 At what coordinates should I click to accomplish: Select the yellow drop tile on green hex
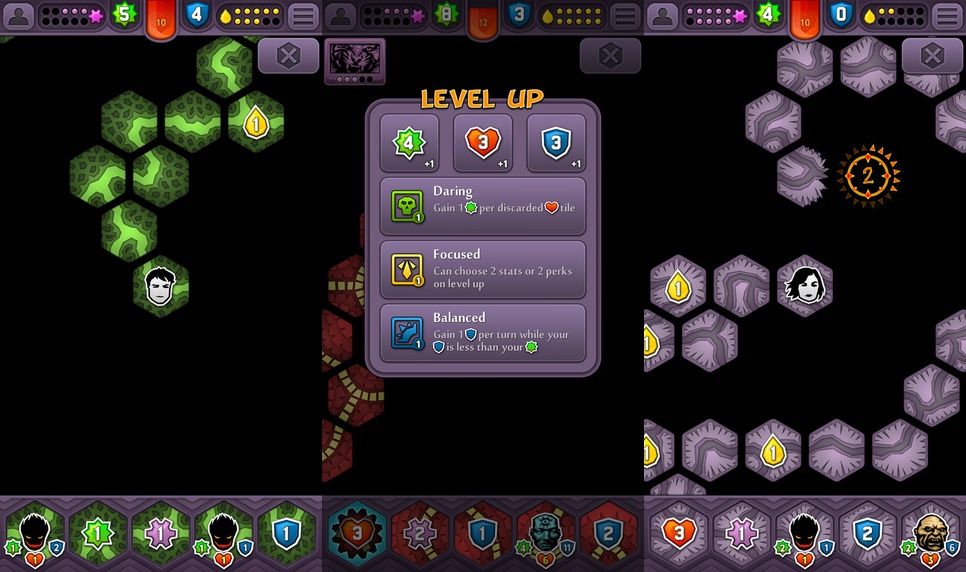click(x=256, y=123)
